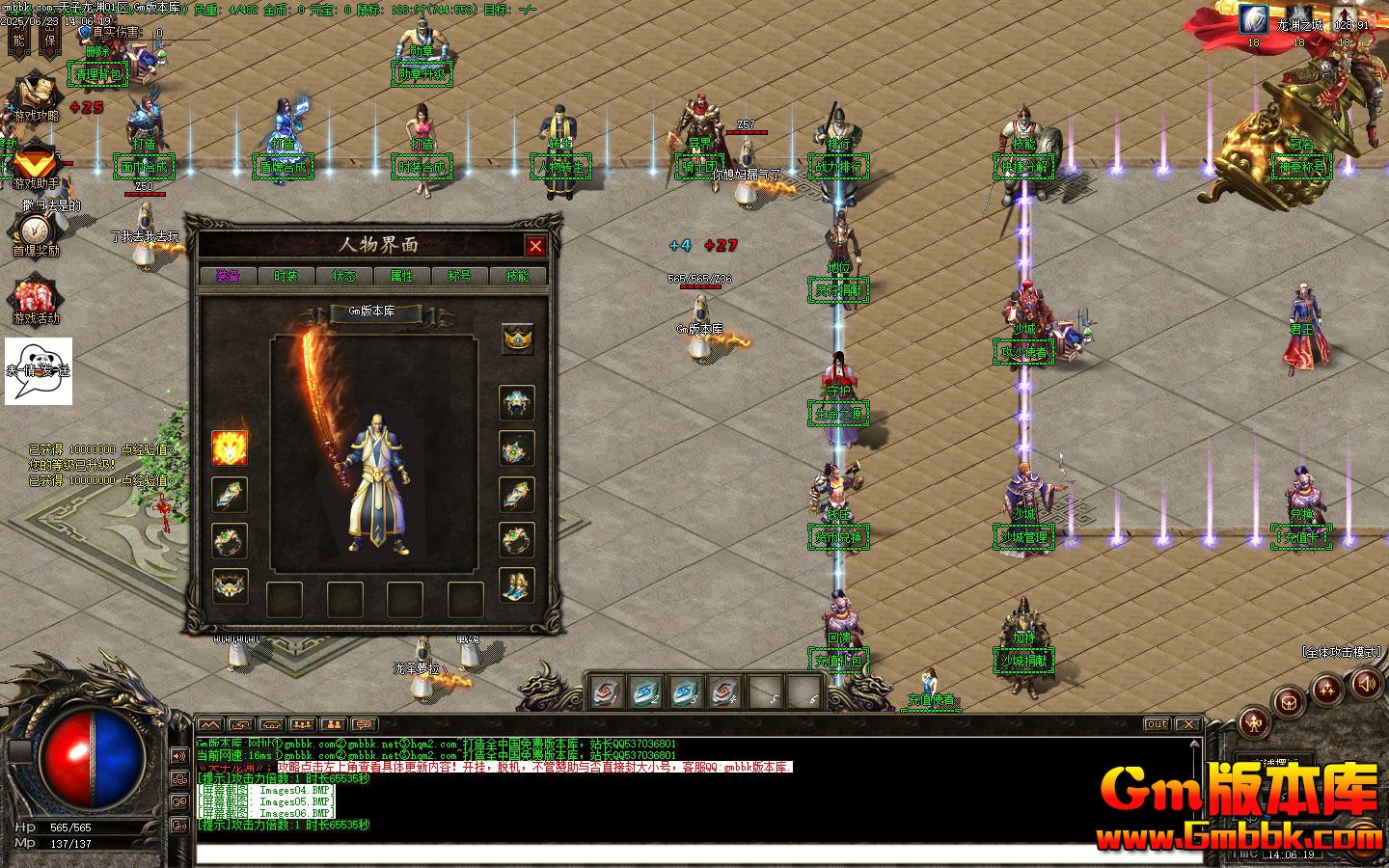Select the 称号 tab
1389x868 pixels.
[x=459, y=276]
